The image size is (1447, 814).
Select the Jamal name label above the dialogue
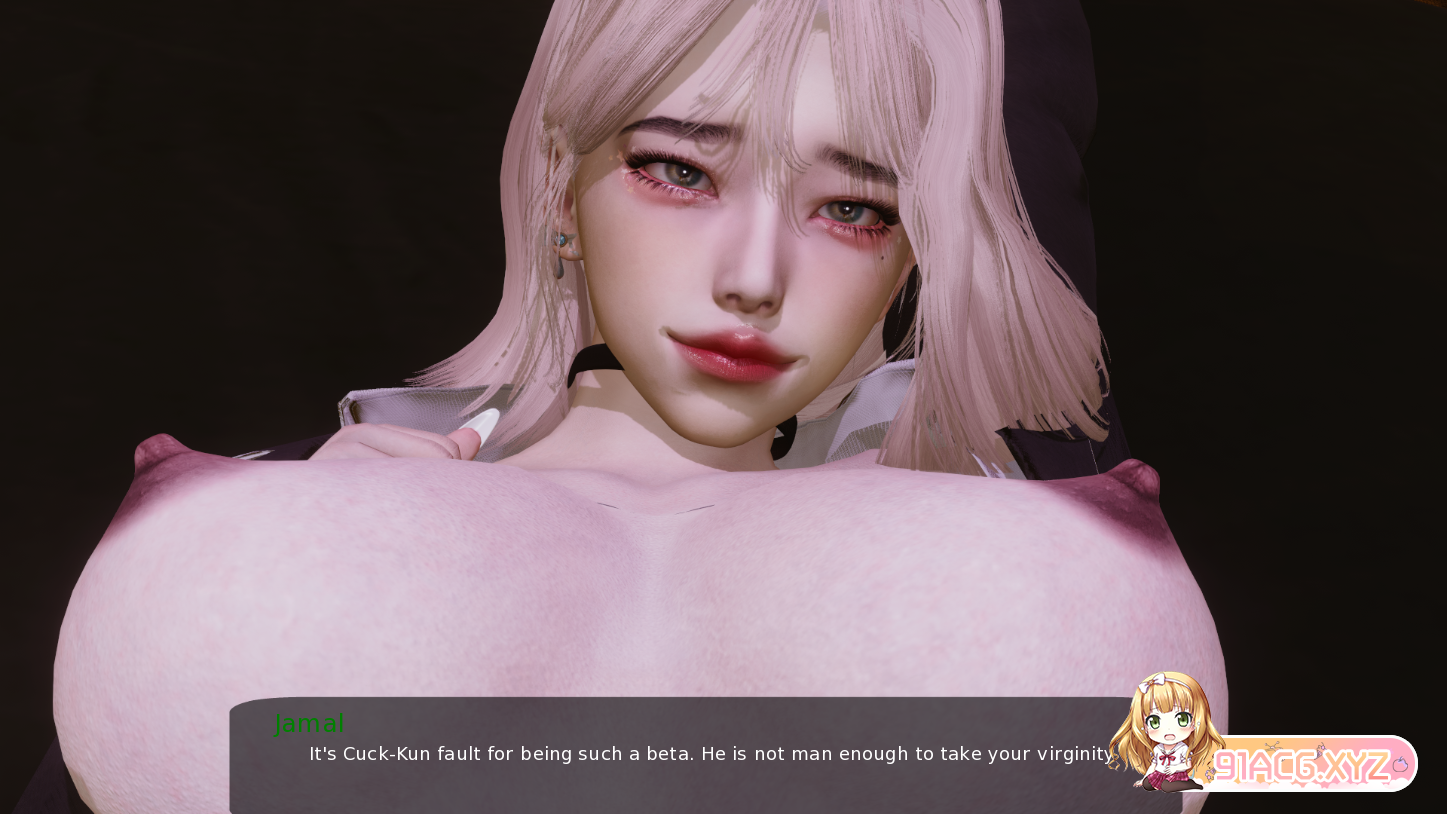click(310, 724)
